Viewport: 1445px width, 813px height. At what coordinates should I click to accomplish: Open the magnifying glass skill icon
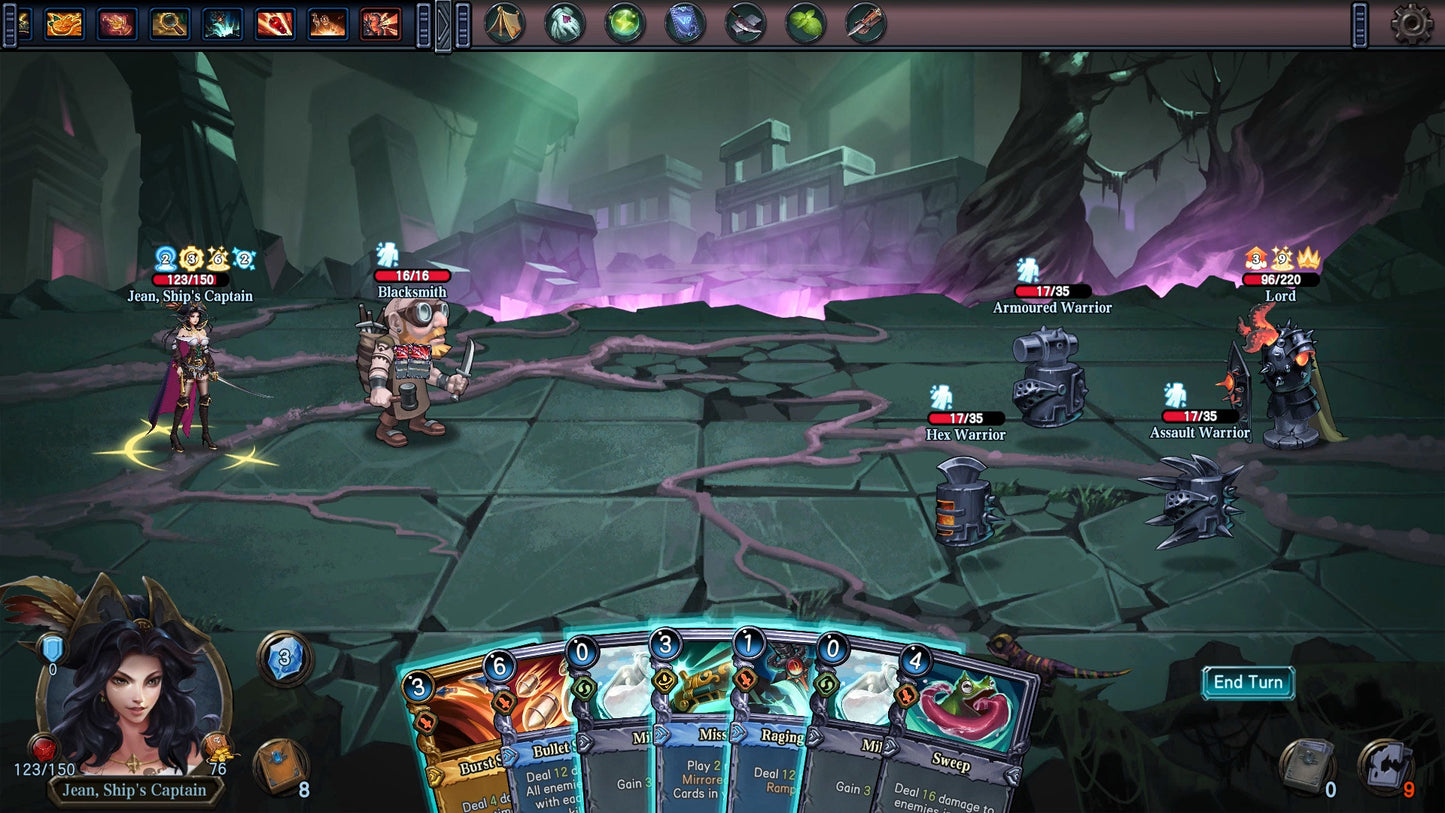[x=170, y=23]
